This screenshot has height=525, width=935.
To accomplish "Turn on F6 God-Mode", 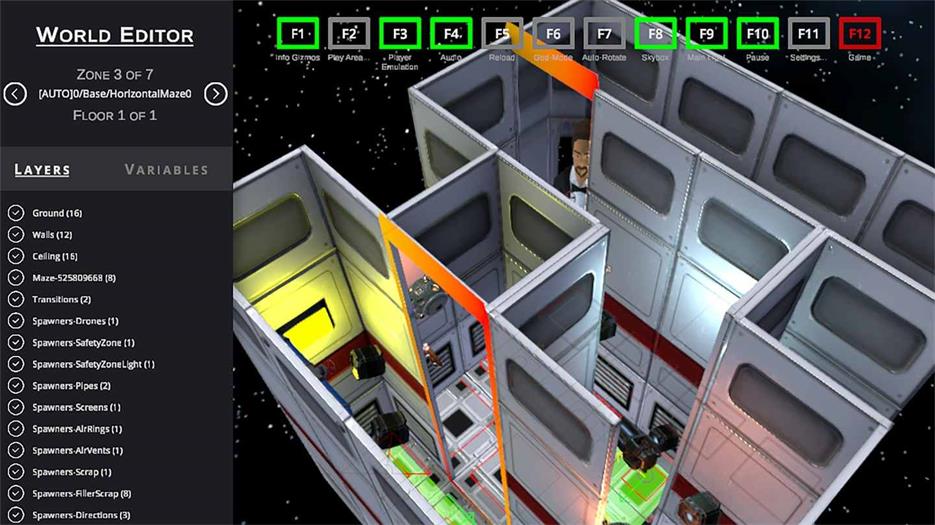I will (553, 34).
